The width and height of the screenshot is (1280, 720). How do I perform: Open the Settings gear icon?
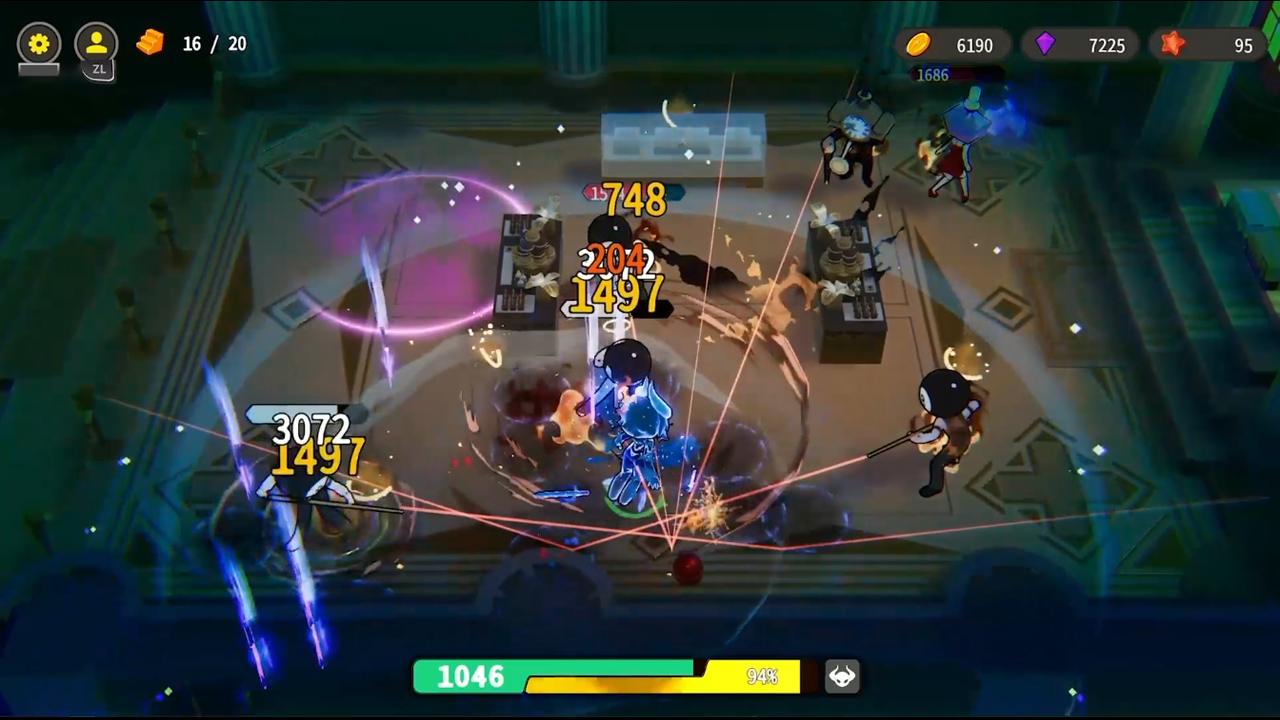click(x=38, y=44)
